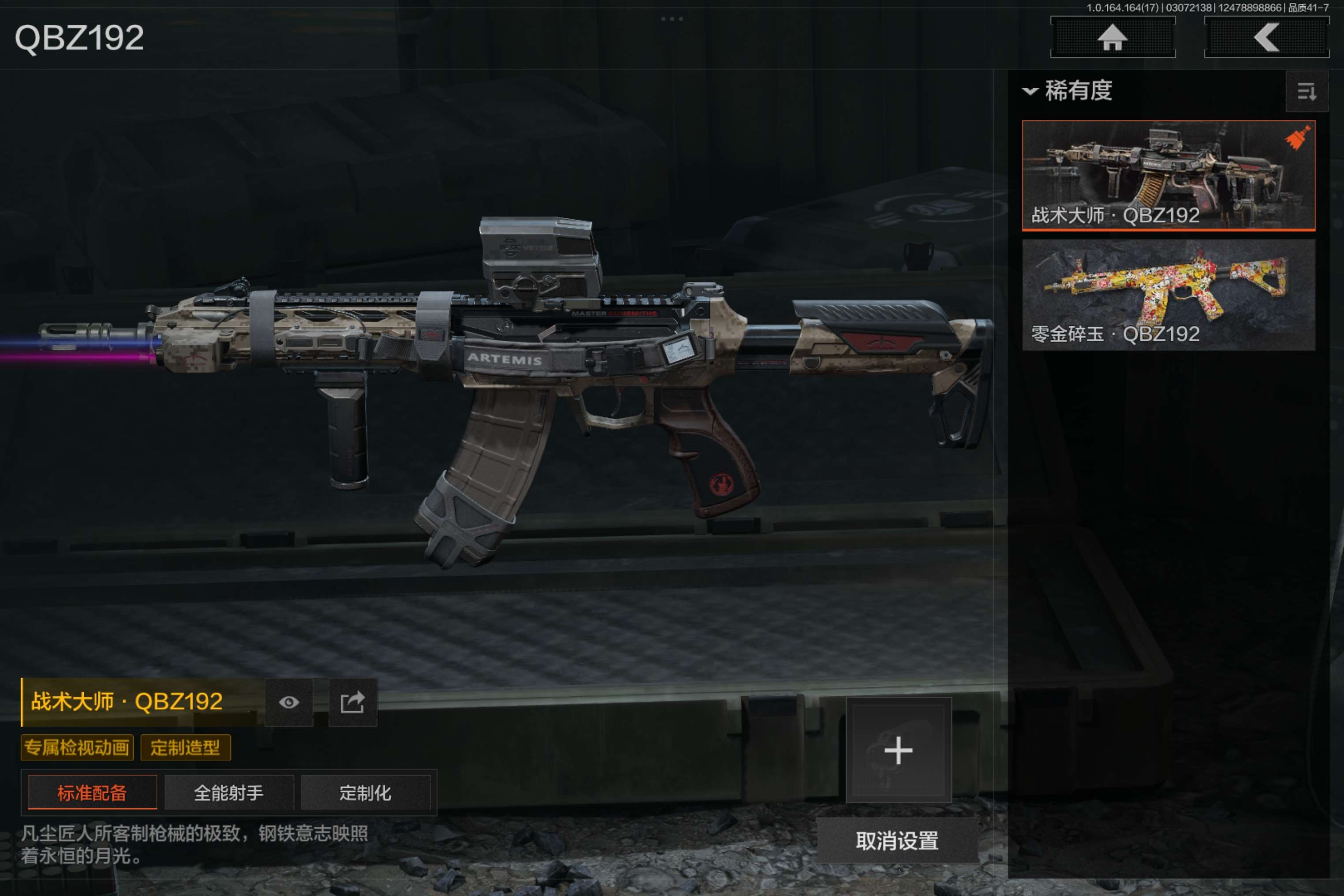Switch to the 全能射手 tab
1344x896 pixels.
[x=228, y=792]
